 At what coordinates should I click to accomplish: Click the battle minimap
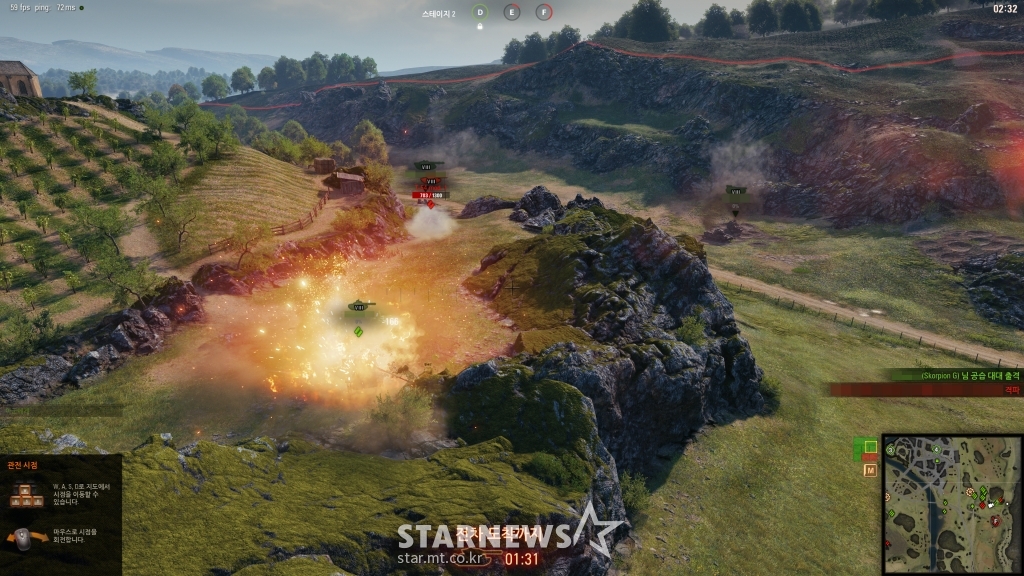951,503
